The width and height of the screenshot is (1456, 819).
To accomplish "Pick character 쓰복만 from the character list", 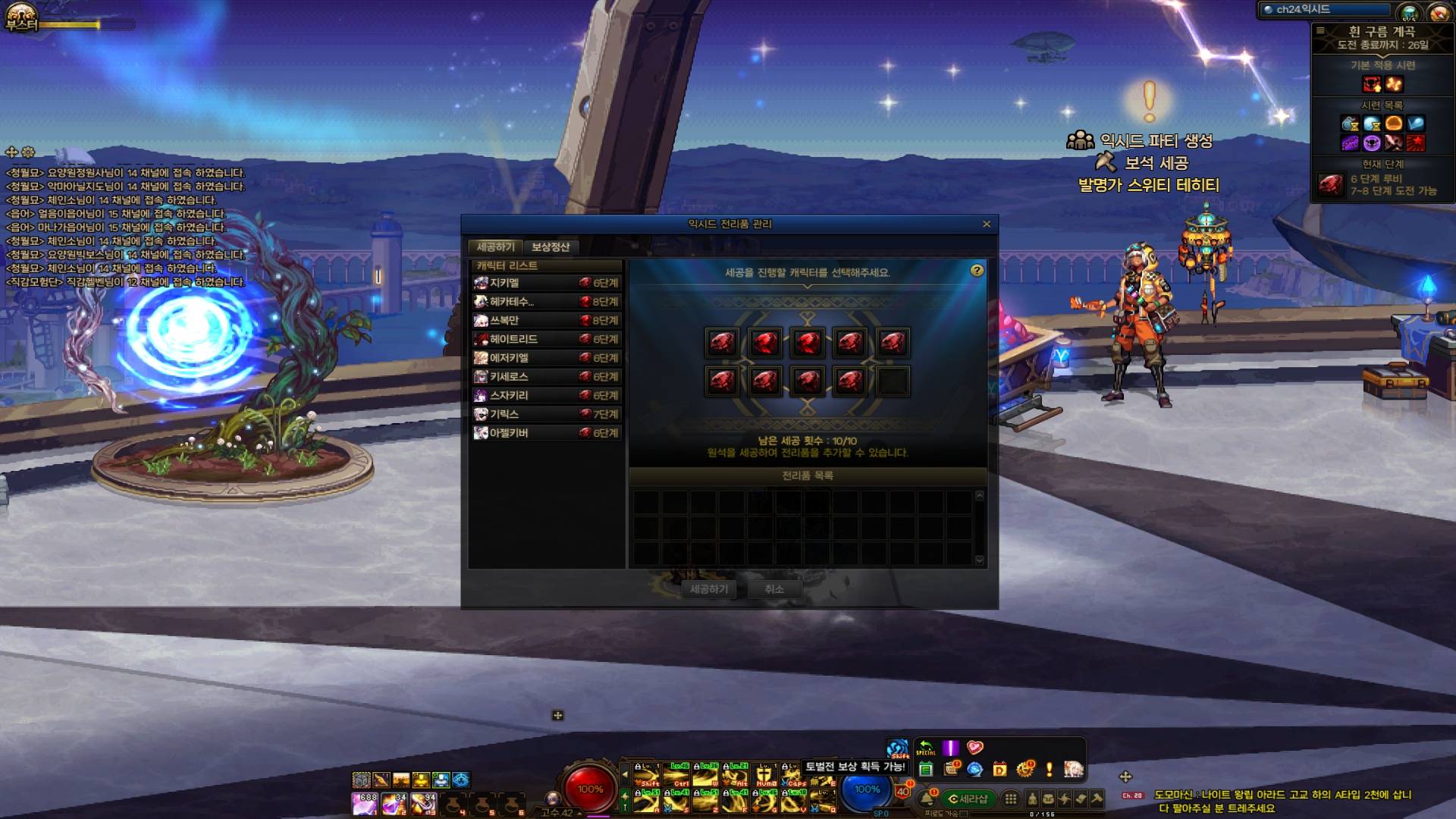I will coord(546,321).
